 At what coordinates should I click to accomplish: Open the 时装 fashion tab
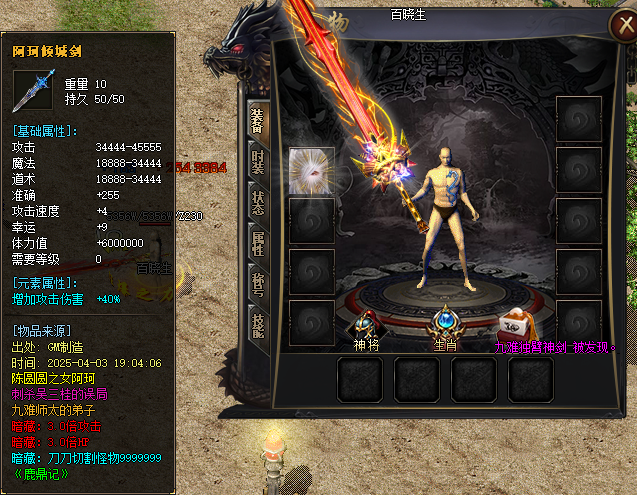point(257,161)
